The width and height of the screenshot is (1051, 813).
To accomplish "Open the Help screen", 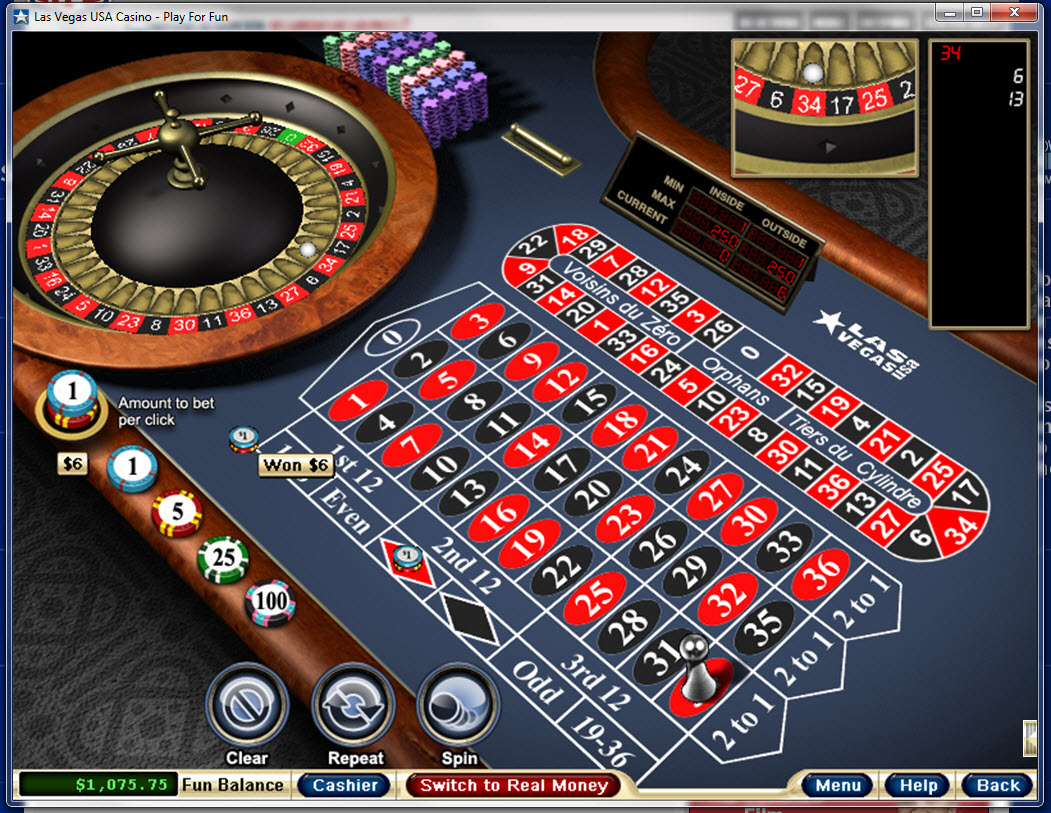I will coord(916,785).
